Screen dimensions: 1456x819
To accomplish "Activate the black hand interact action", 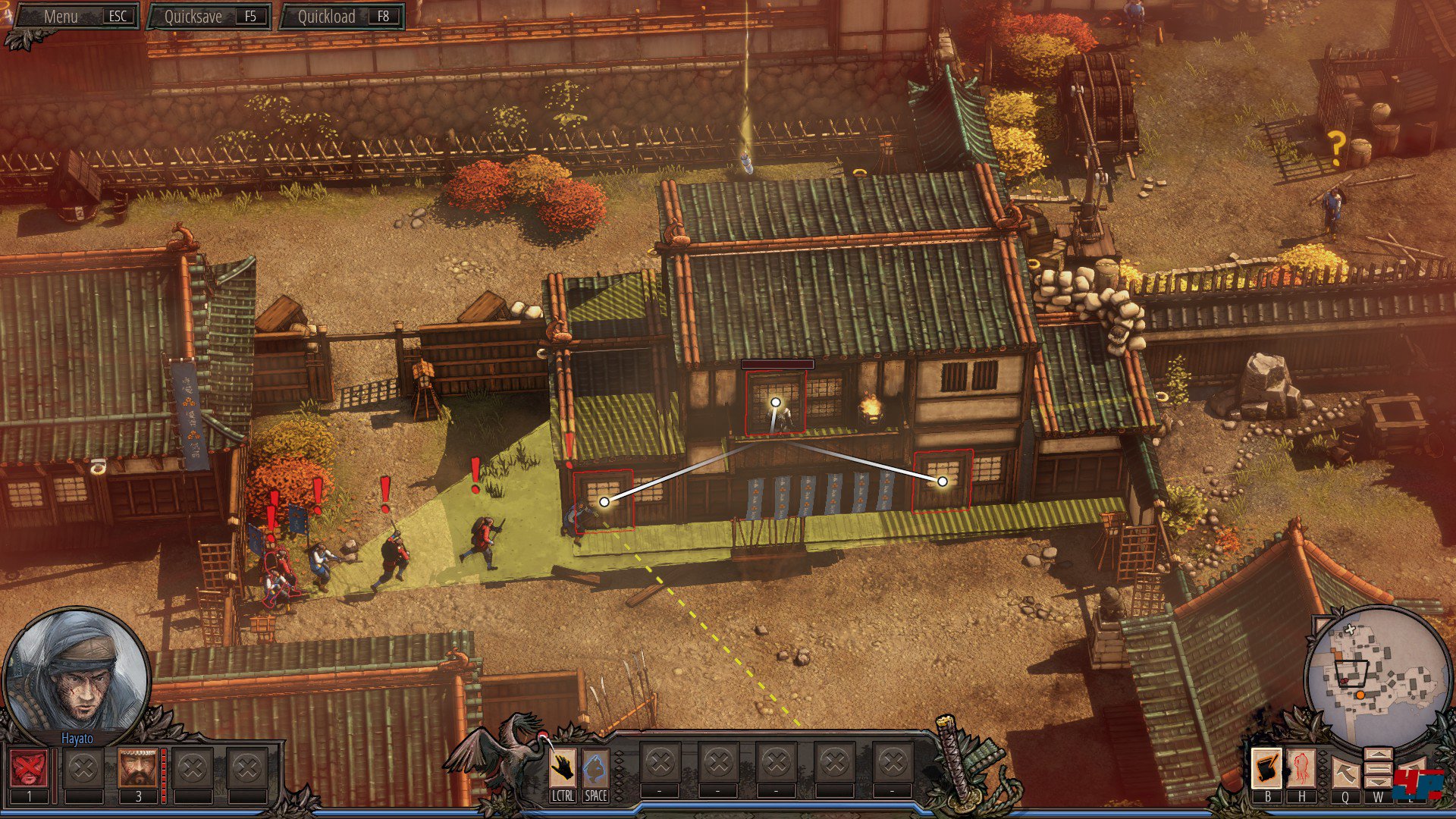I will tap(562, 768).
